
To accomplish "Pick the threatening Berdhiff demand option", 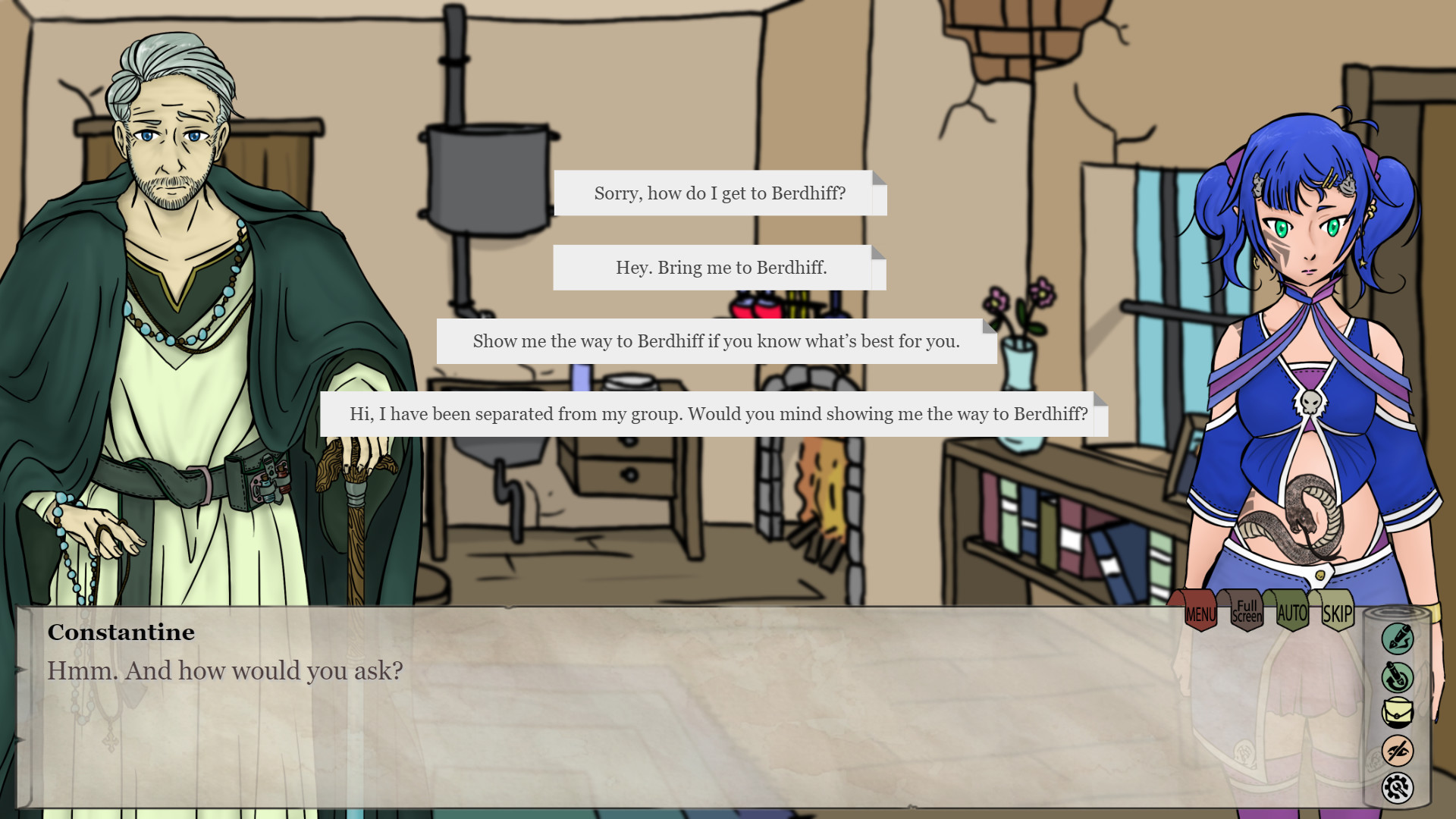I will (x=717, y=341).
